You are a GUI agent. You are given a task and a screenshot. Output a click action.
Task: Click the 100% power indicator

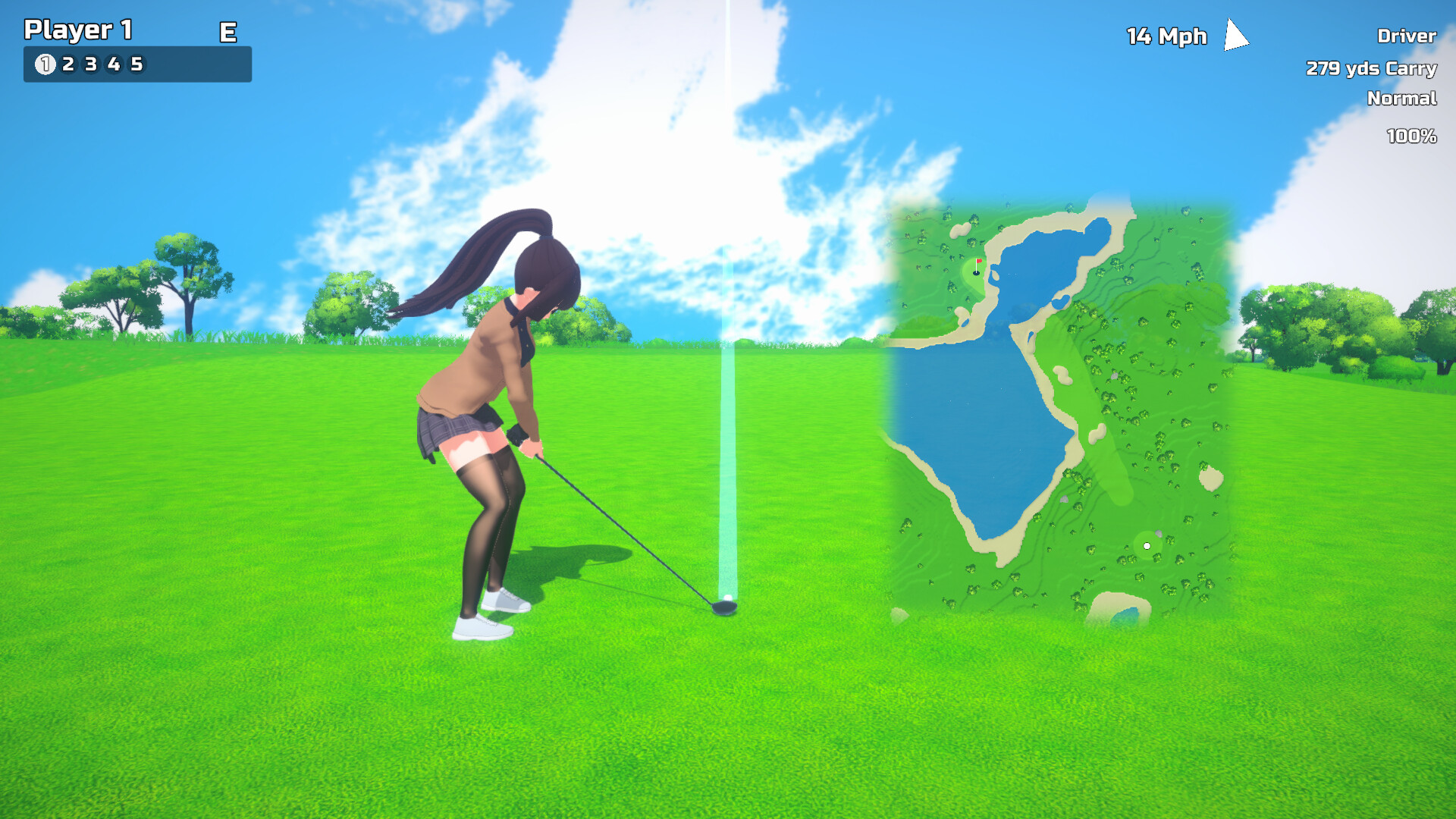pos(1410,136)
